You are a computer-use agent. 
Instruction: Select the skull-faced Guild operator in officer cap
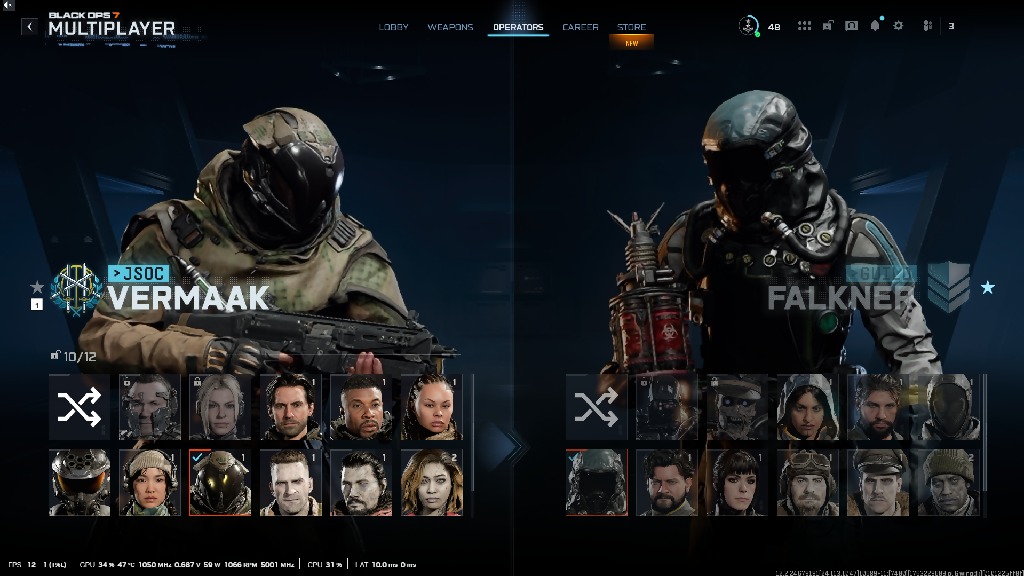pos(737,407)
